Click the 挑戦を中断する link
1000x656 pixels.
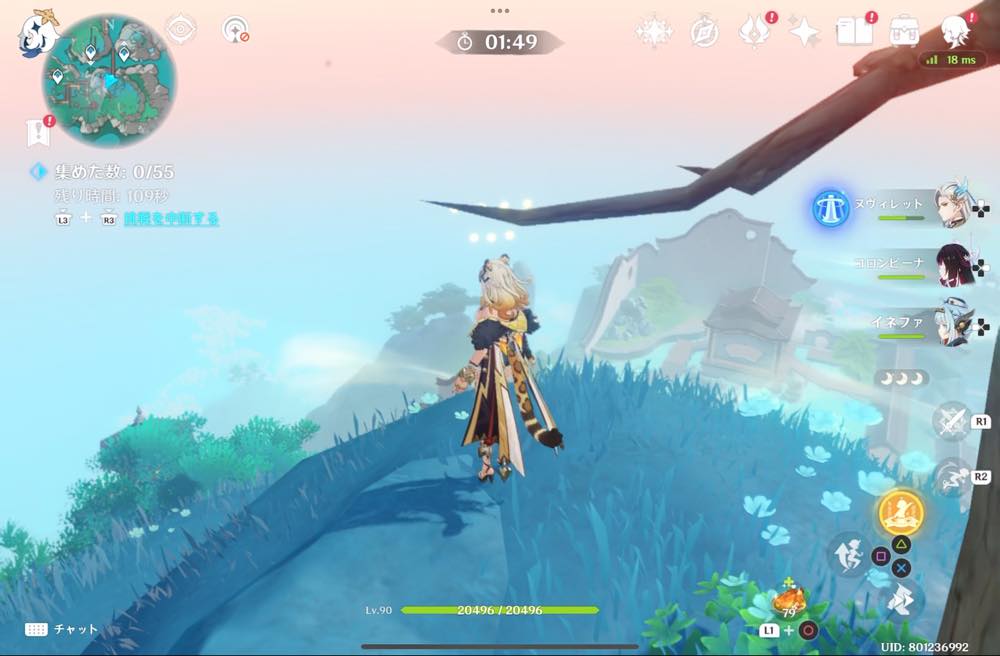(171, 219)
